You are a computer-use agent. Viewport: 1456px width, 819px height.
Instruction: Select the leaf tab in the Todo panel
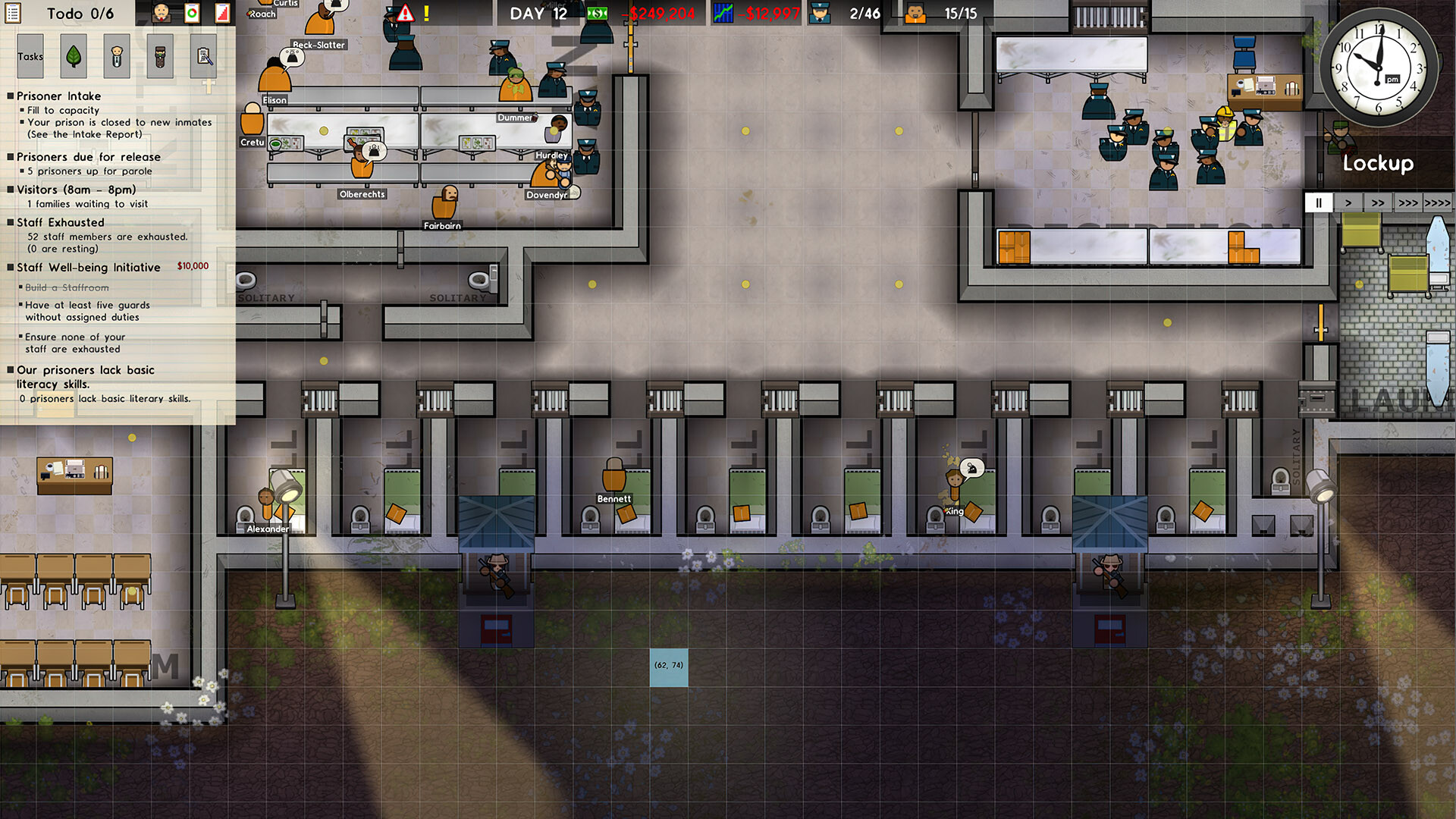(x=72, y=56)
